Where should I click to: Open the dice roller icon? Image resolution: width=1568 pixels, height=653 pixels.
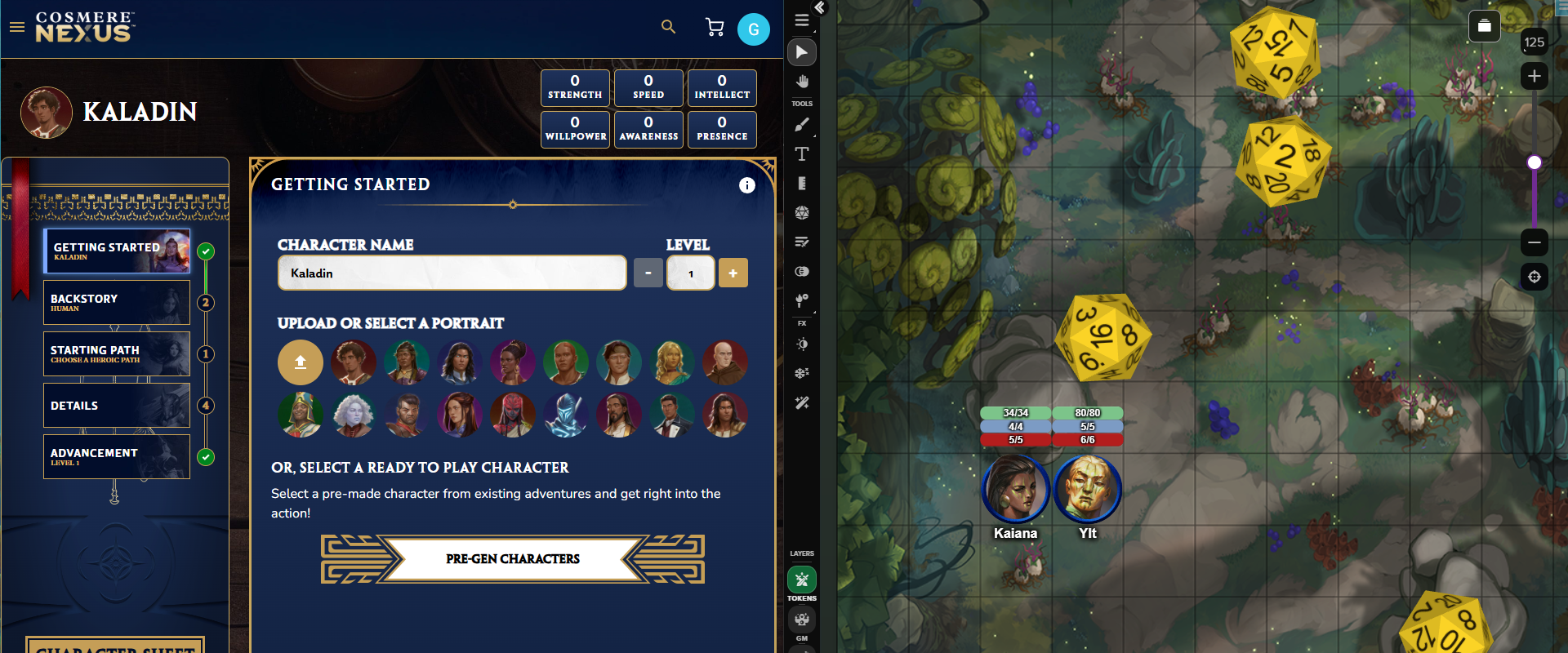tap(802, 212)
